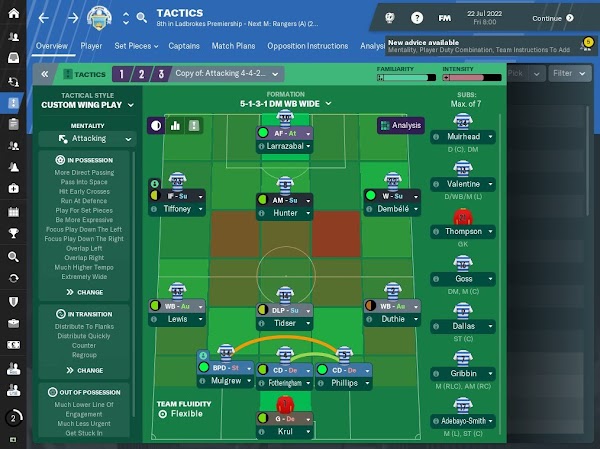The width and height of the screenshot is (600, 449).
Task: Show the pitch Analysis view
Action: coord(400,126)
